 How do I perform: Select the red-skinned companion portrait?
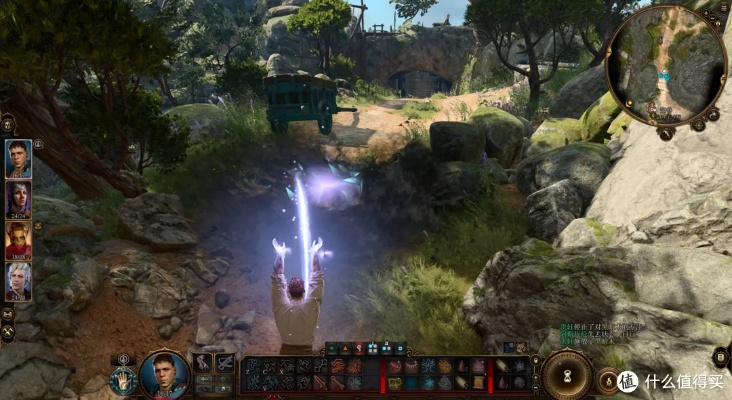[18, 240]
